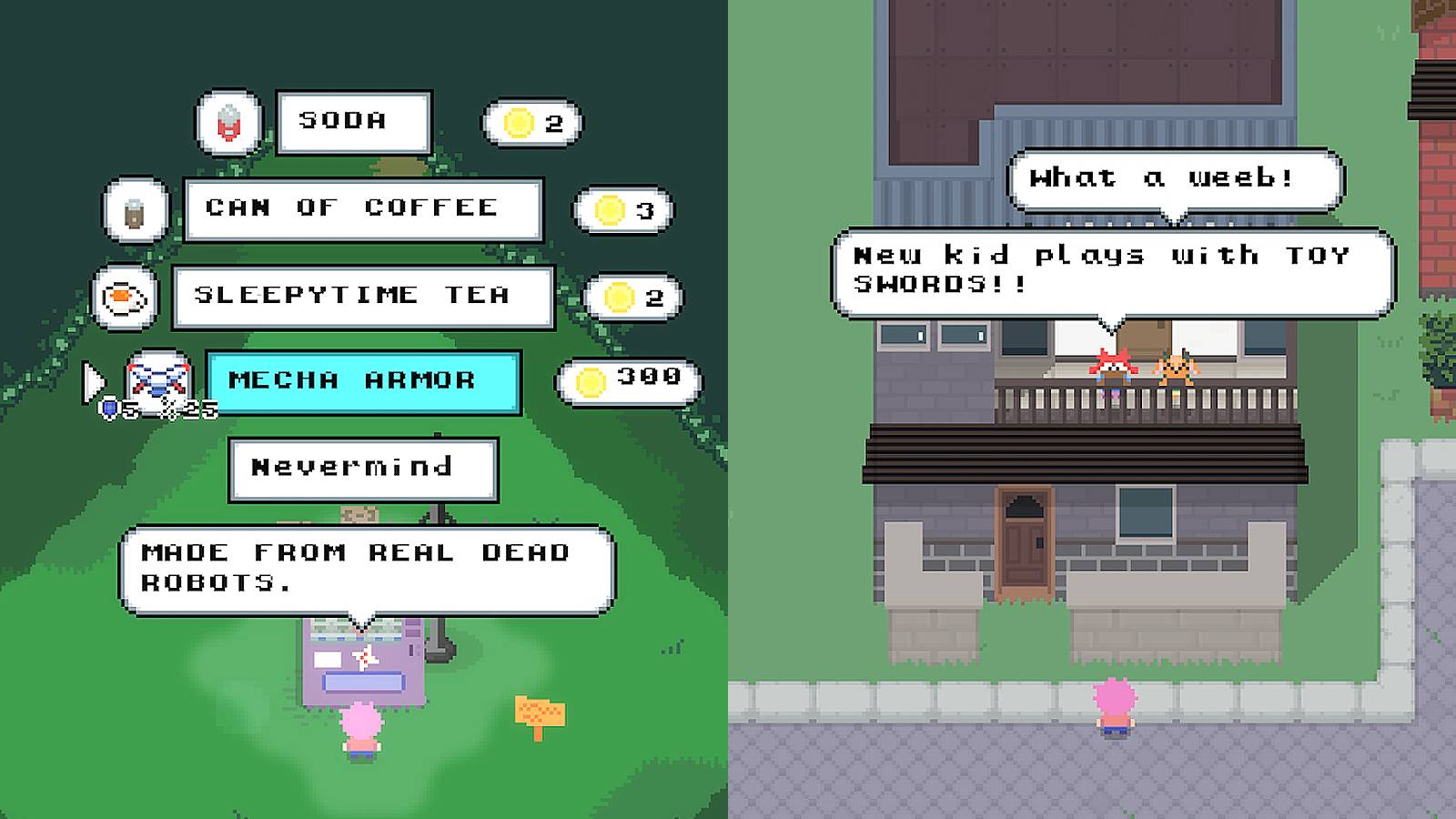Purchase the highlighted MECHA ARMOR item
Image resolution: width=1456 pixels, height=819 pixels.
pyautogui.click(x=362, y=381)
